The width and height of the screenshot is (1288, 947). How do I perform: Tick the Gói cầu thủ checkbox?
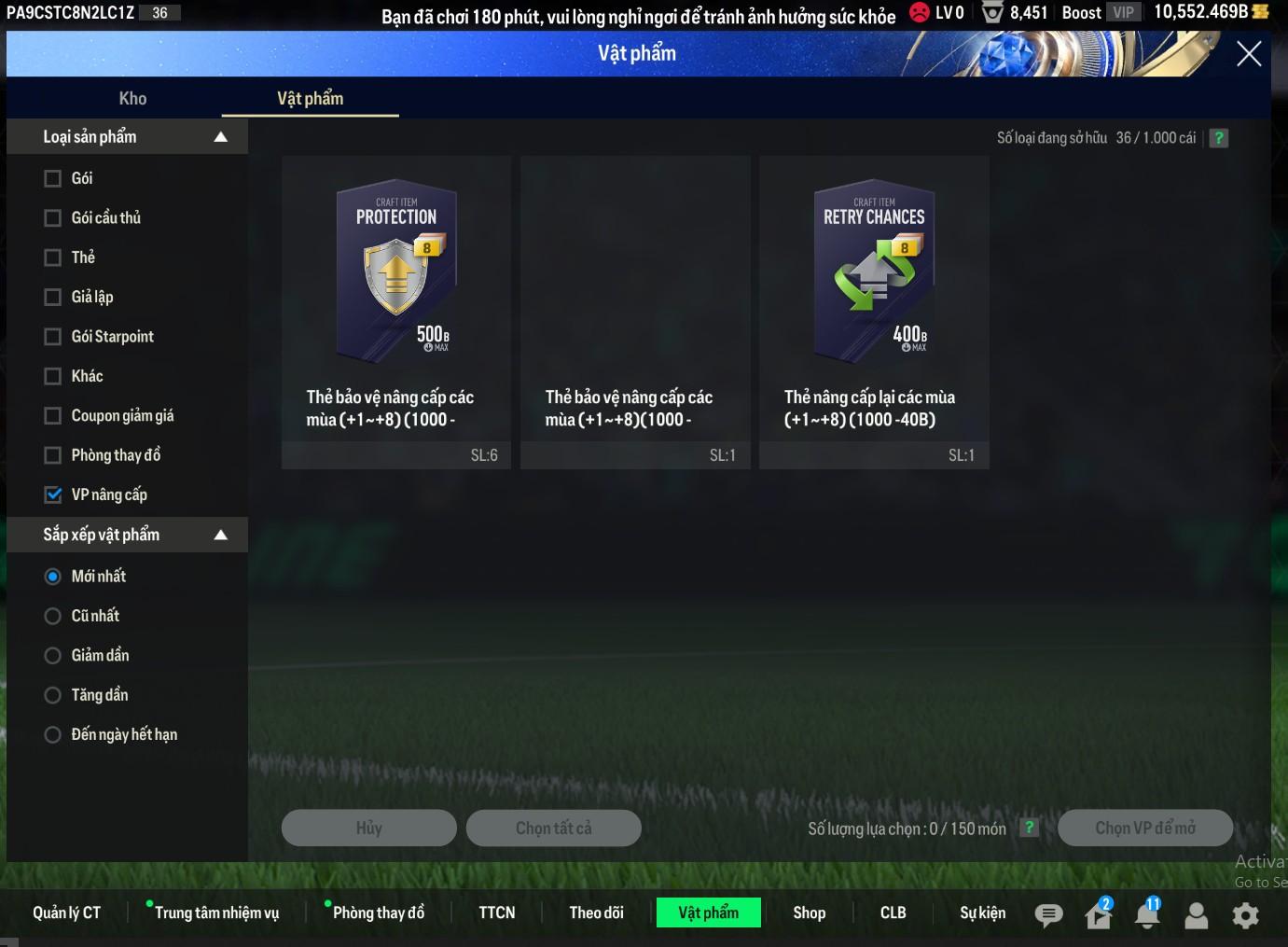[53, 218]
